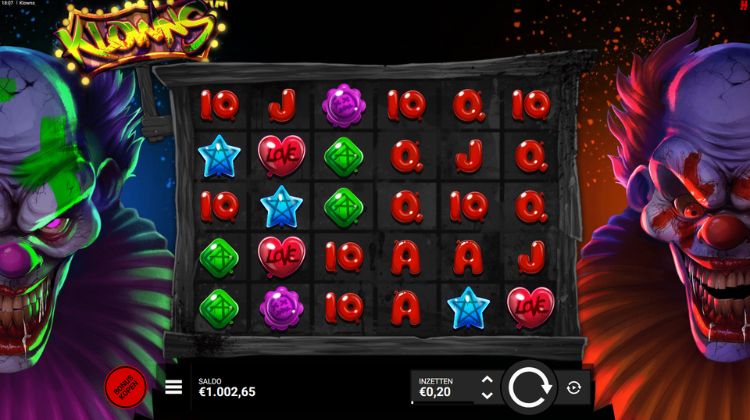This screenshot has height=420, width=750.
Task: Spin the reels with the circular arrow button
Action: [x=530, y=387]
